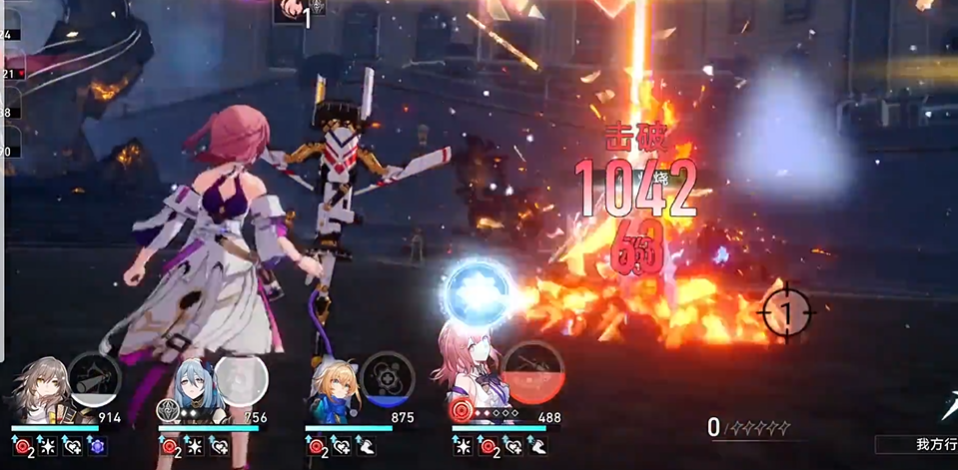958x470 pixels.
Task: Select the gray-haired character portrait
Action: tap(41, 389)
